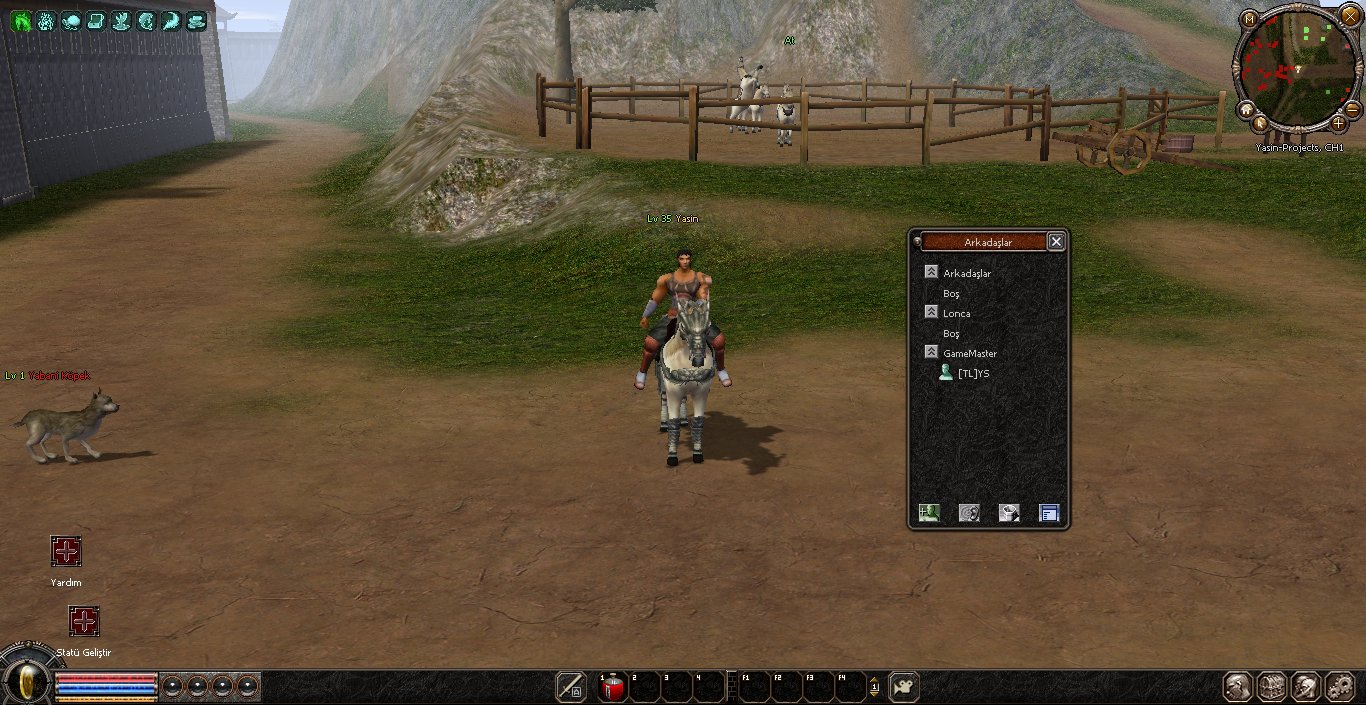
Task: Collapse the GameMaster group
Action: point(931,353)
